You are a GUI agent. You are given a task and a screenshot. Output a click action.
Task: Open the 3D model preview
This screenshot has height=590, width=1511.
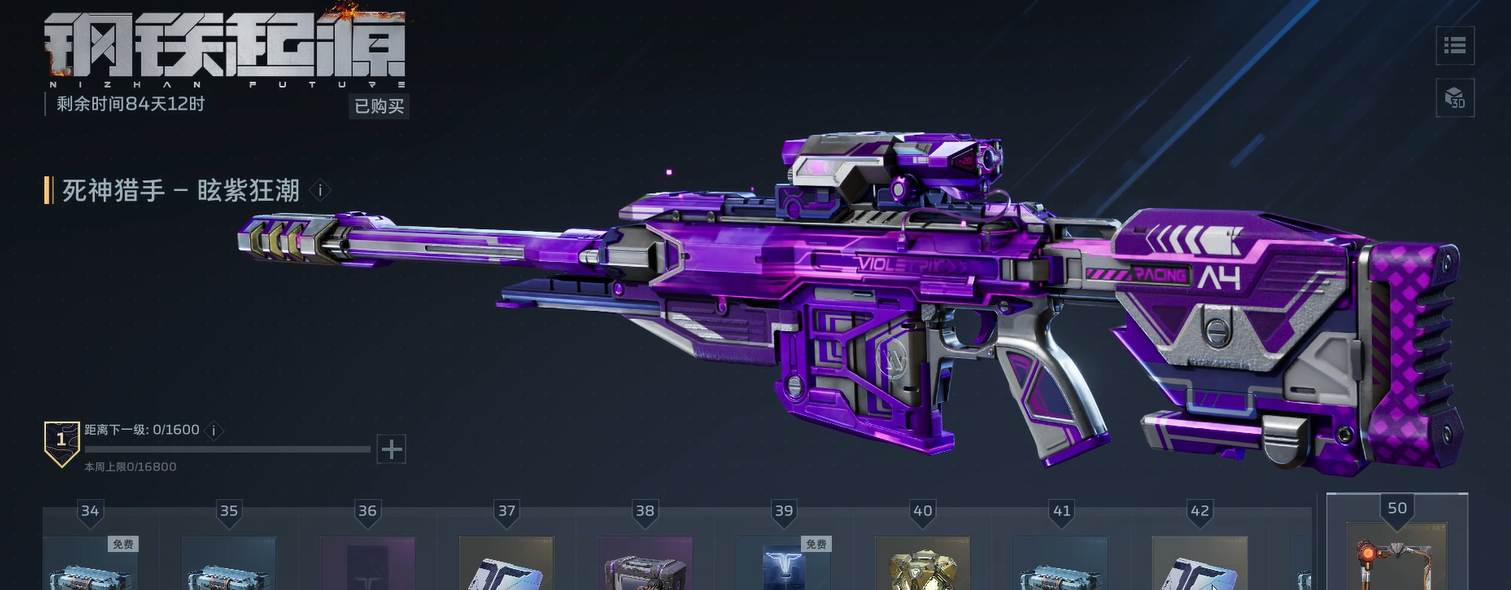coord(1455,98)
